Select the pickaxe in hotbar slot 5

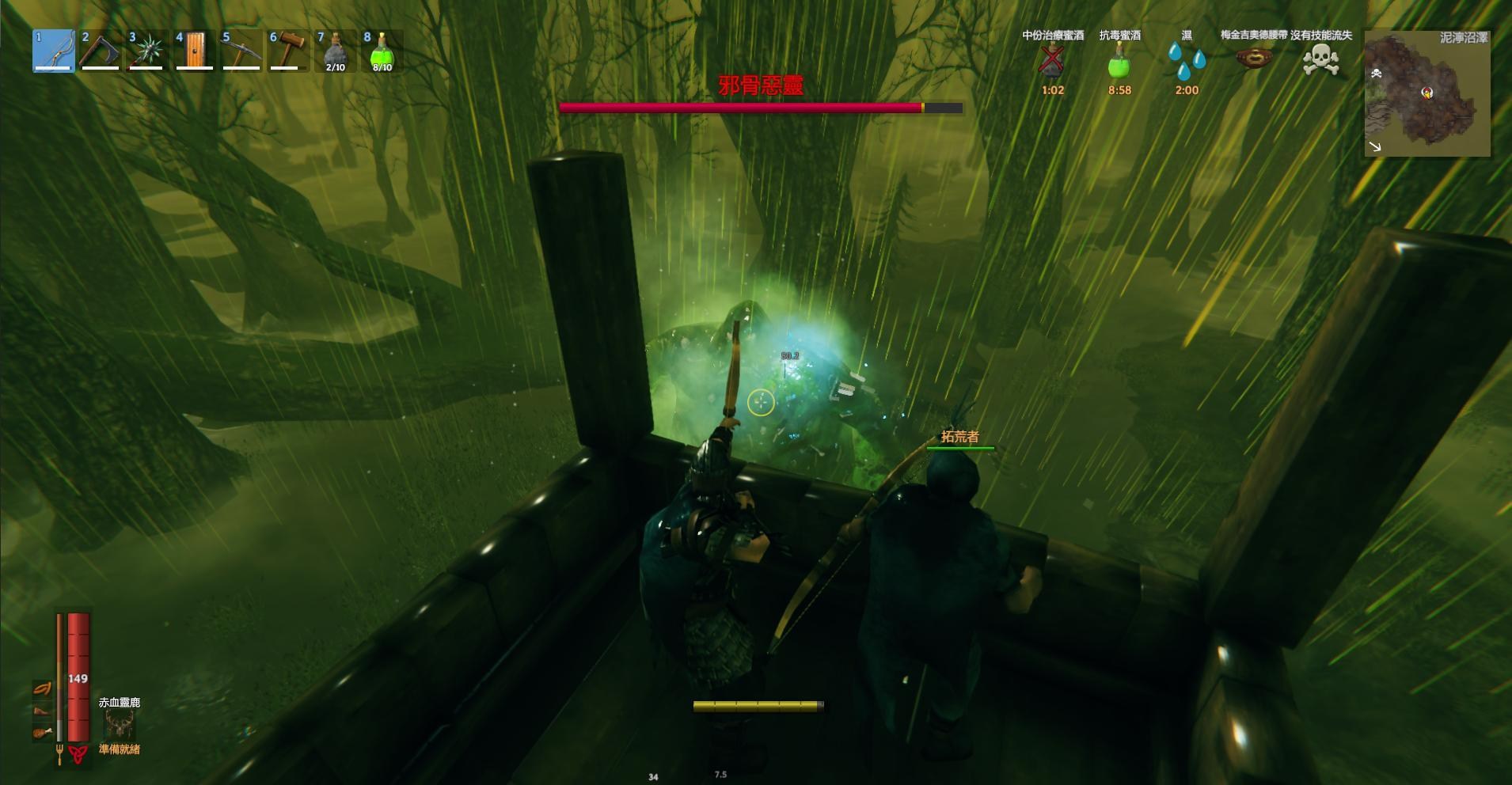tap(241, 51)
